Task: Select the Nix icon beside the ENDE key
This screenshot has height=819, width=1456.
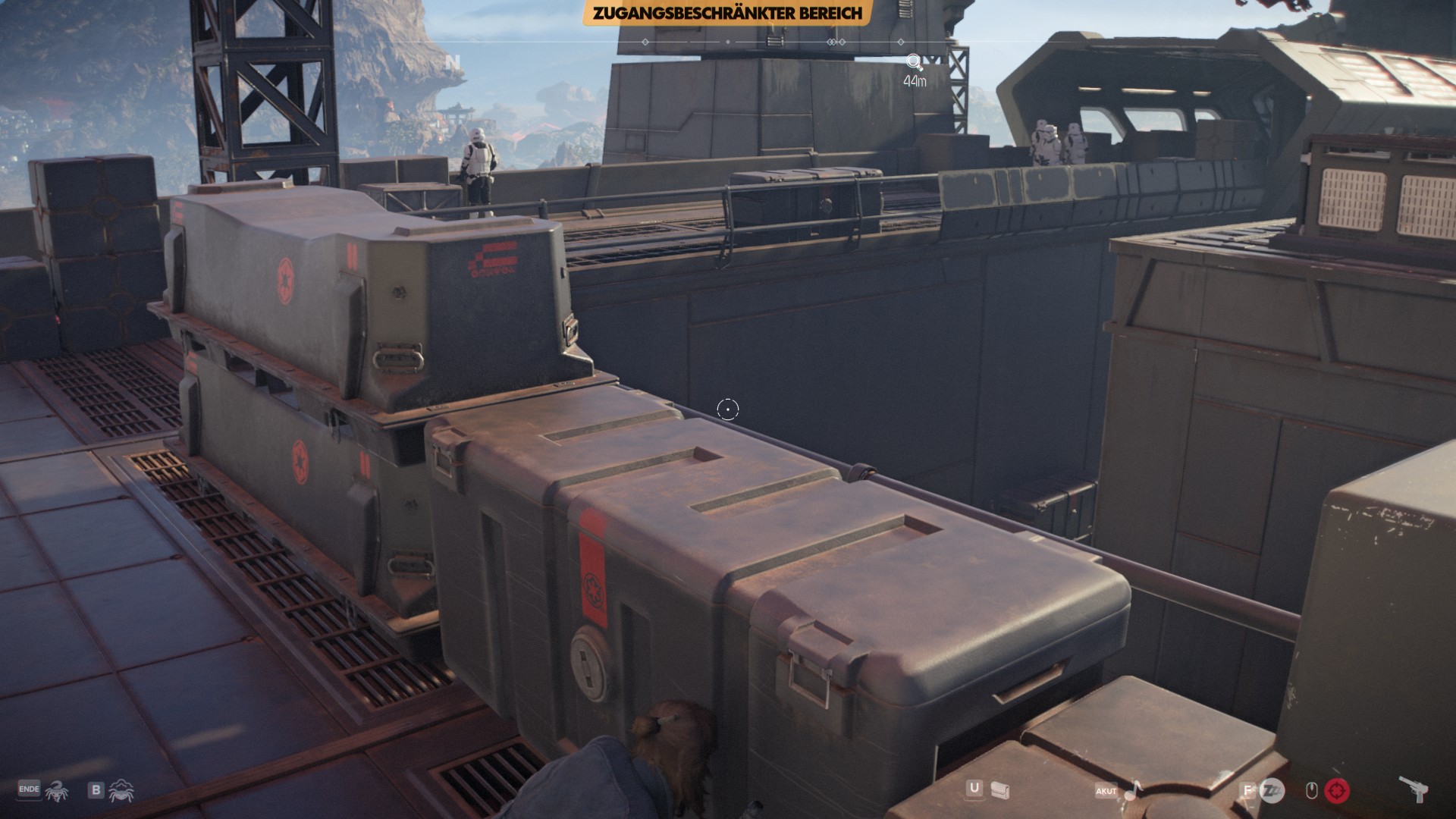Action: pyautogui.click(x=55, y=791)
